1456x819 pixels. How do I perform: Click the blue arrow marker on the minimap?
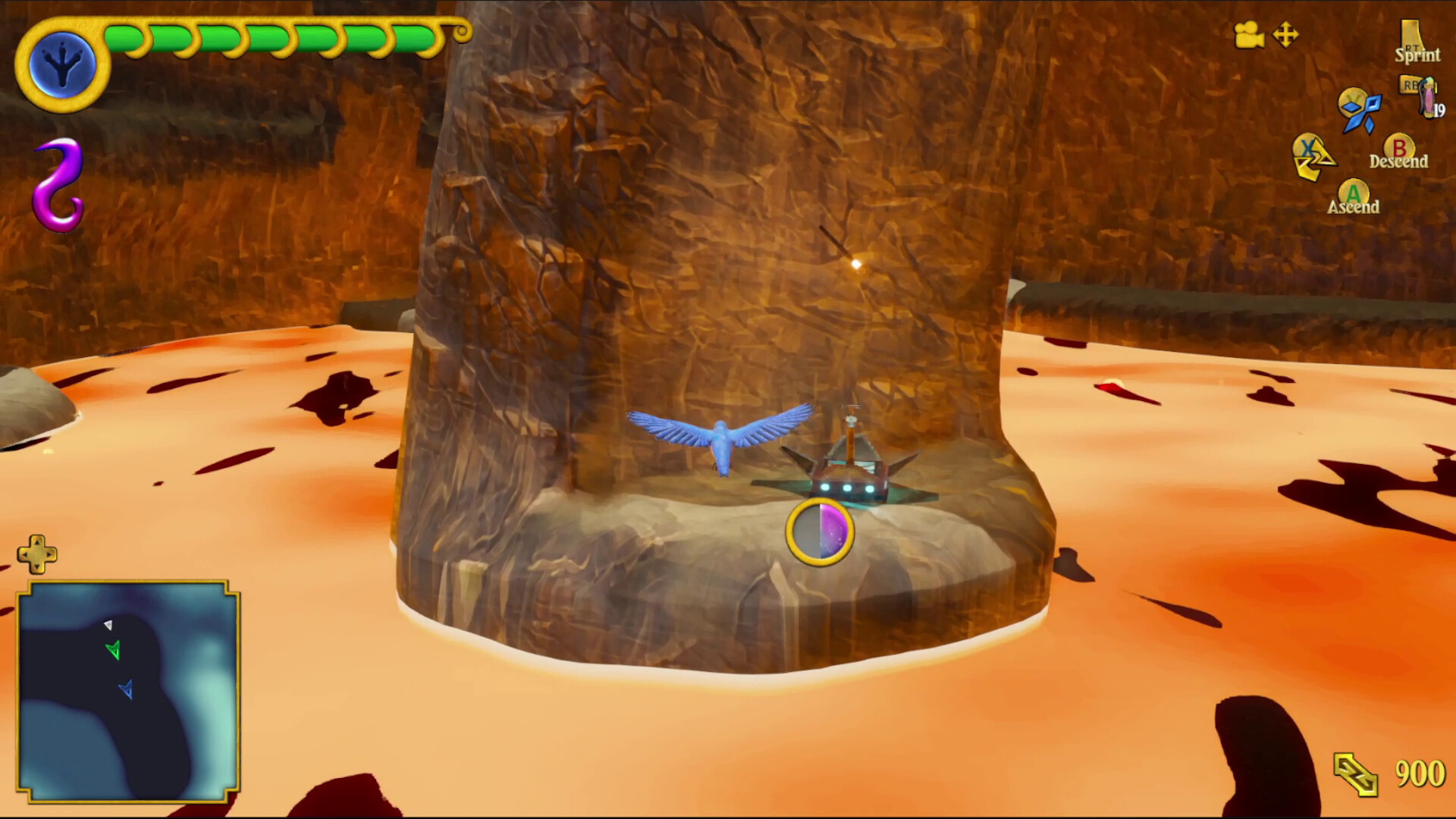[127, 689]
